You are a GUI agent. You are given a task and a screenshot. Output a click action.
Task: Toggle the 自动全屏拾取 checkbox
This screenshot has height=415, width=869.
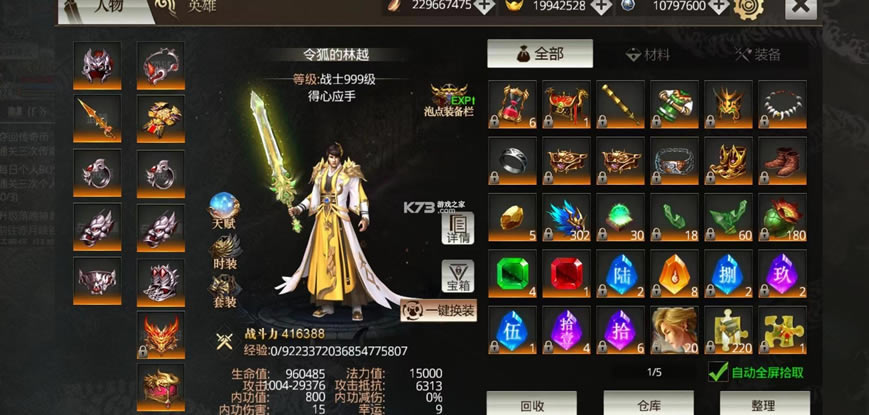[x=718, y=372]
